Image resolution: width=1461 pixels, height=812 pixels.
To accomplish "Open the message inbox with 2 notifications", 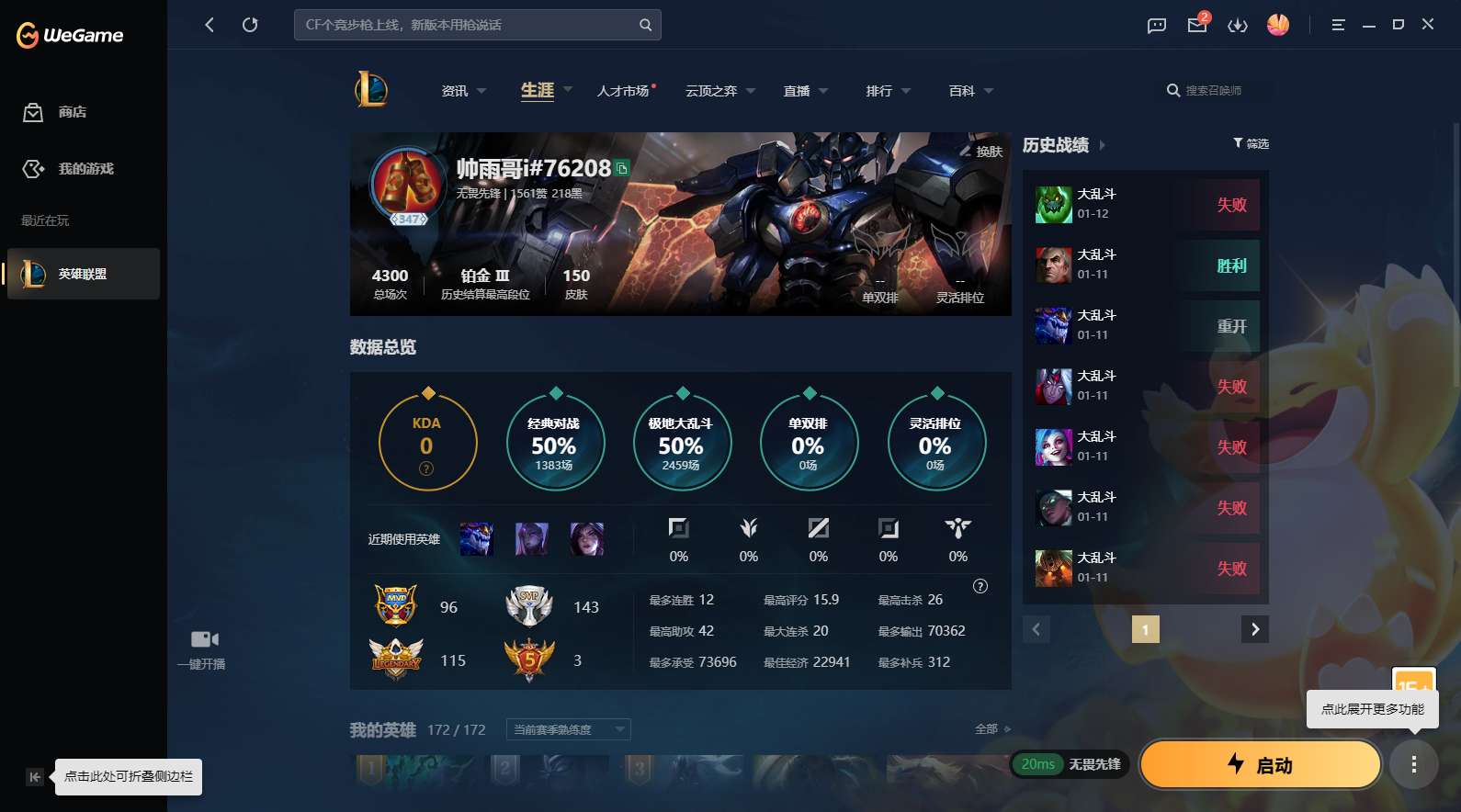I will (x=1195, y=25).
